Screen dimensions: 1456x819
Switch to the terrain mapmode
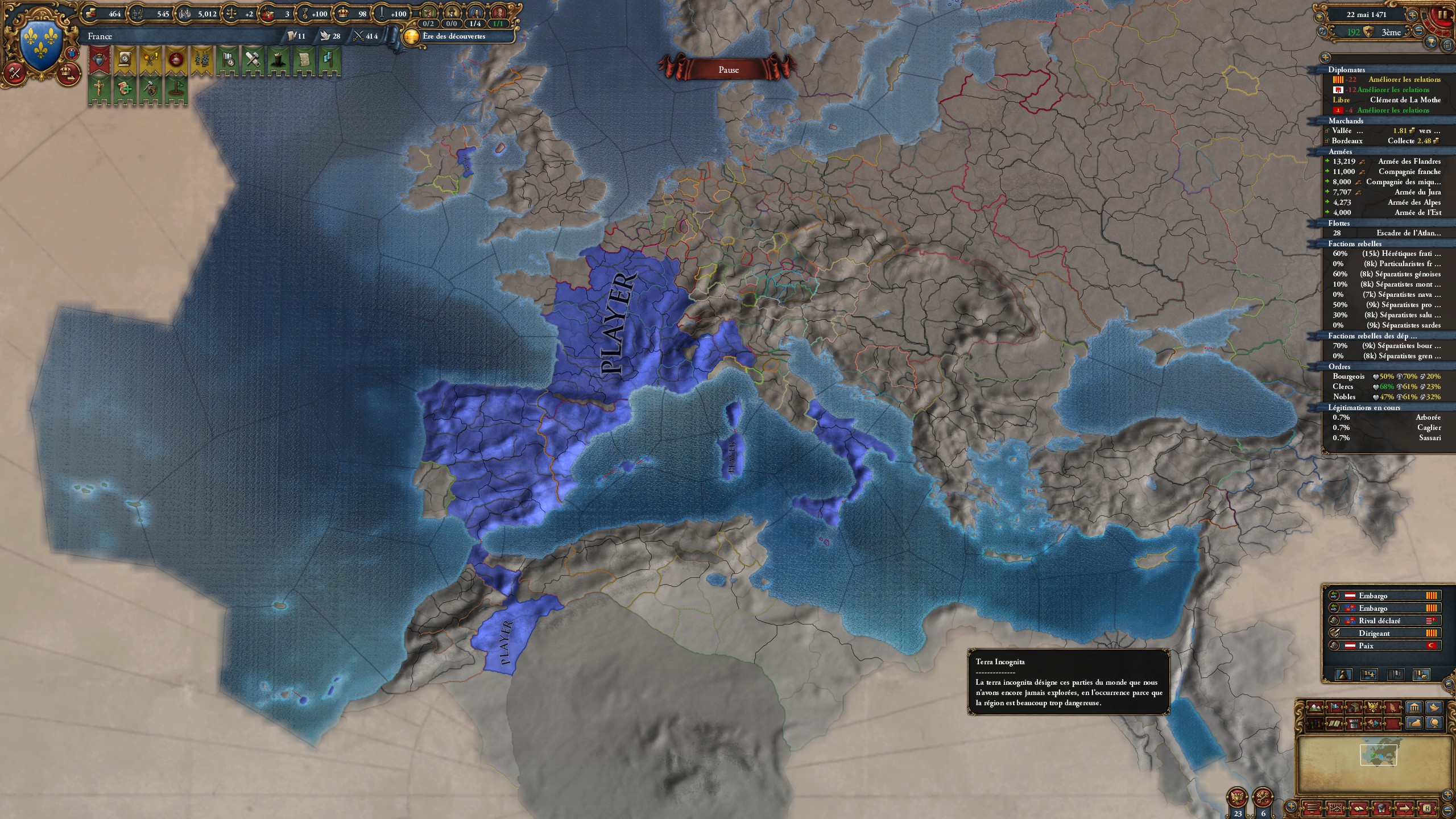pyautogui.click(x=1315, y=708)
